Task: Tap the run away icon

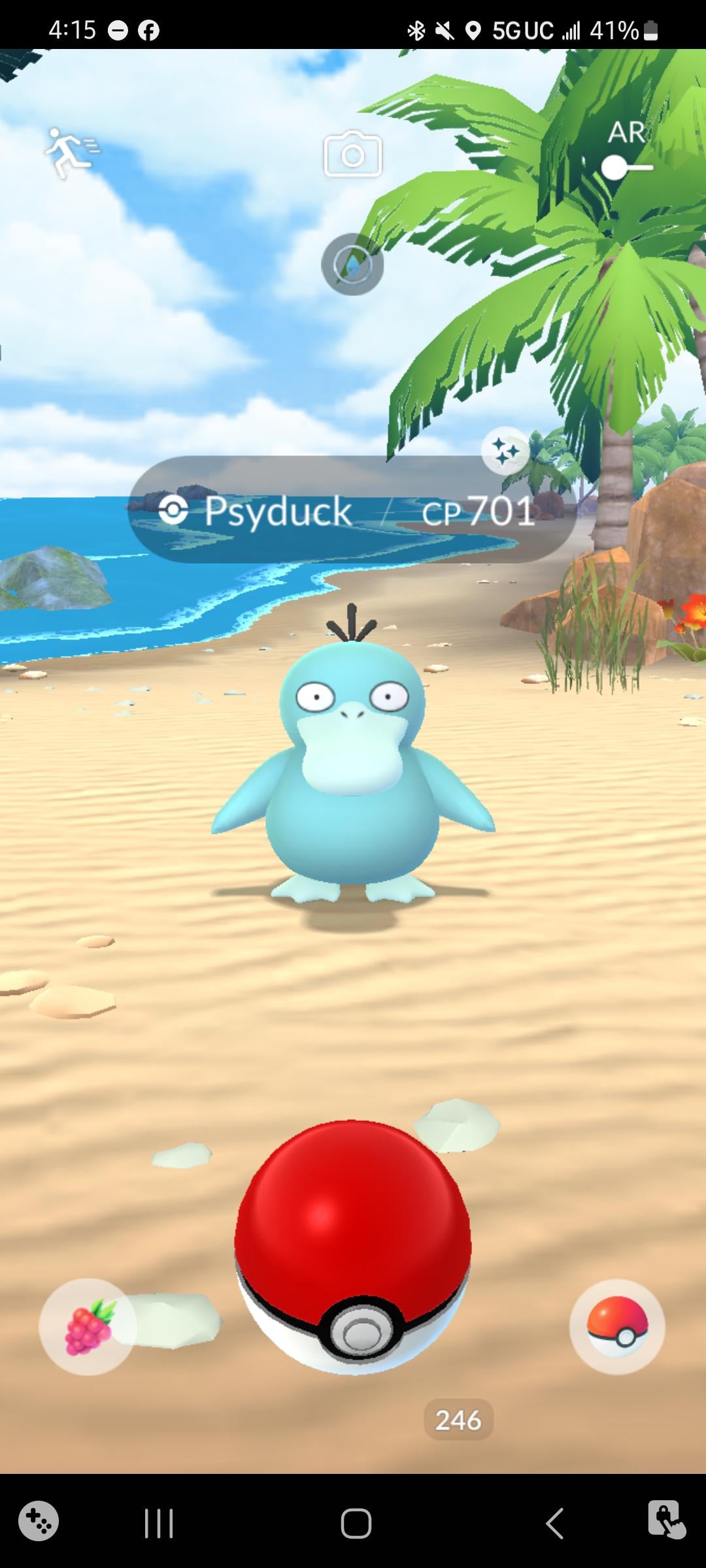Action: click(x=71, y=153)
